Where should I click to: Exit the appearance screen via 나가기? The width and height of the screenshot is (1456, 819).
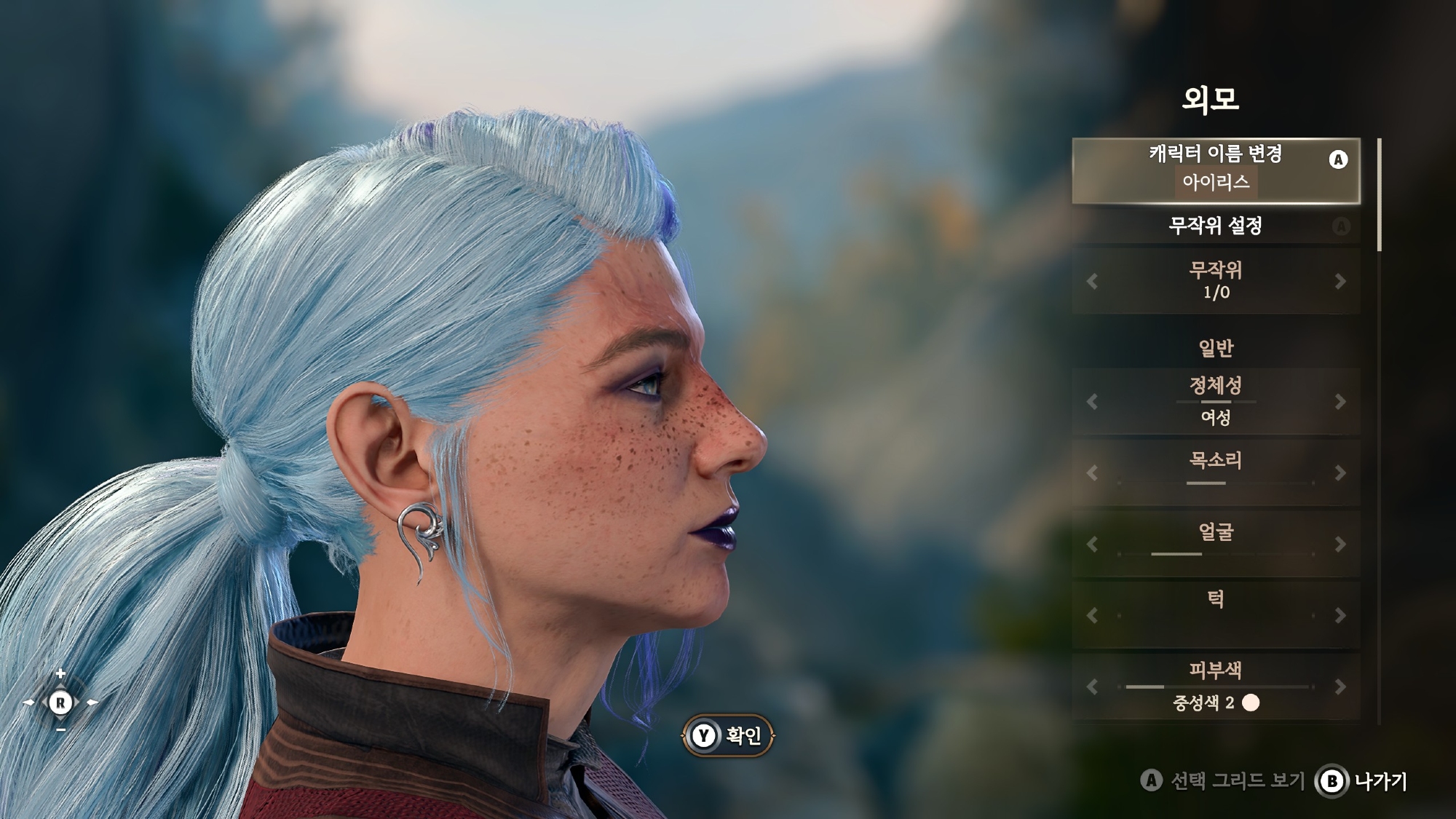(x=1361, y=781)
